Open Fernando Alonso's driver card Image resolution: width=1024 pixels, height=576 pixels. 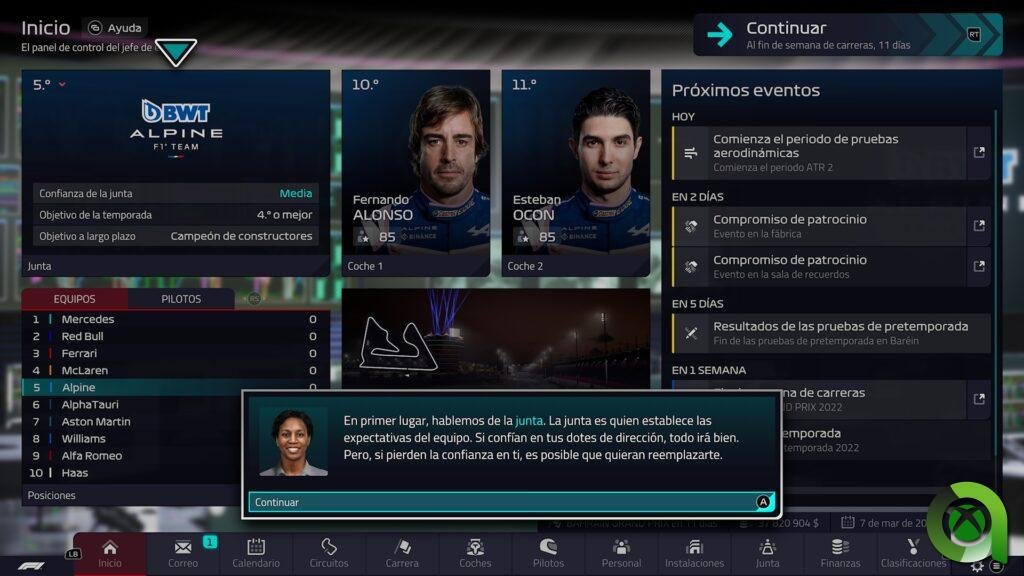416,172
